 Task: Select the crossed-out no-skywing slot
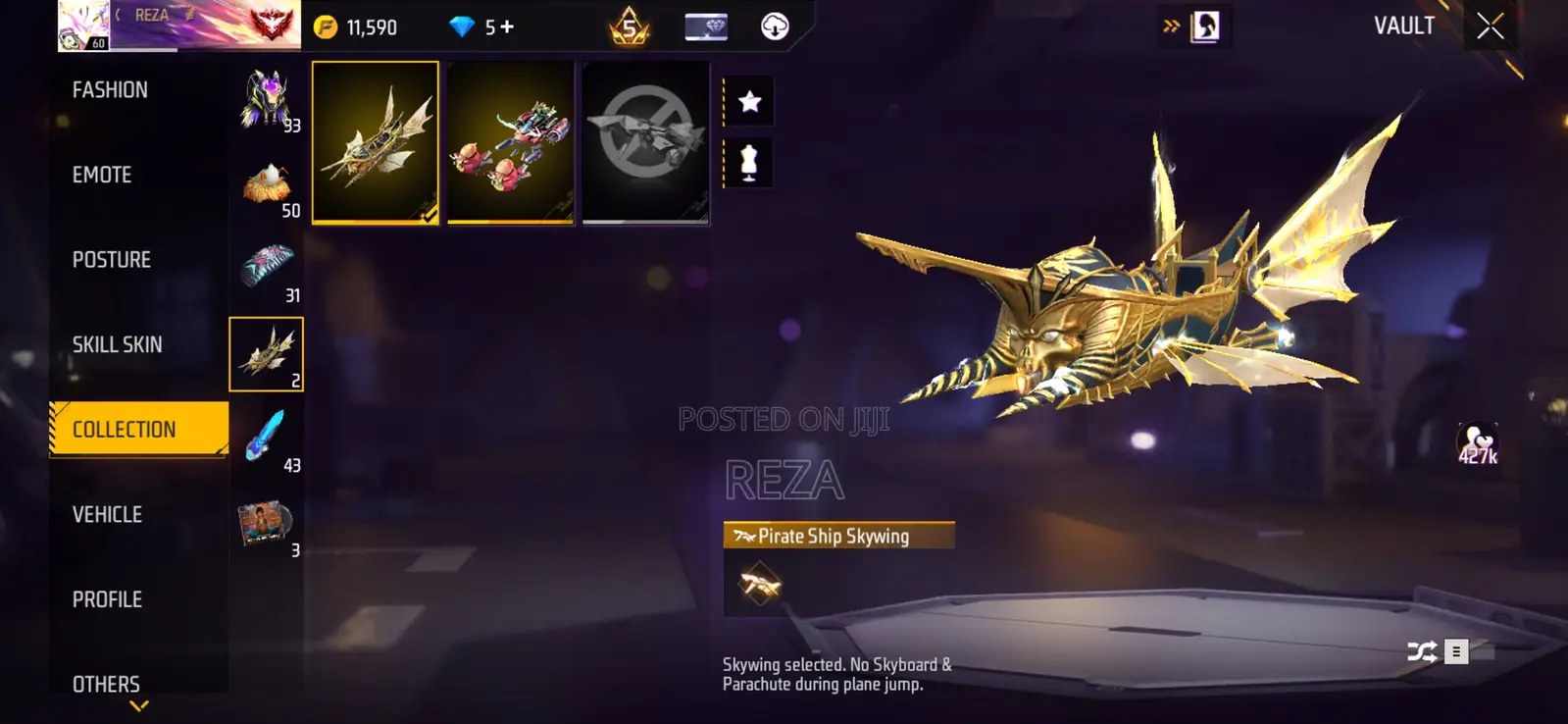coord(645,143)
